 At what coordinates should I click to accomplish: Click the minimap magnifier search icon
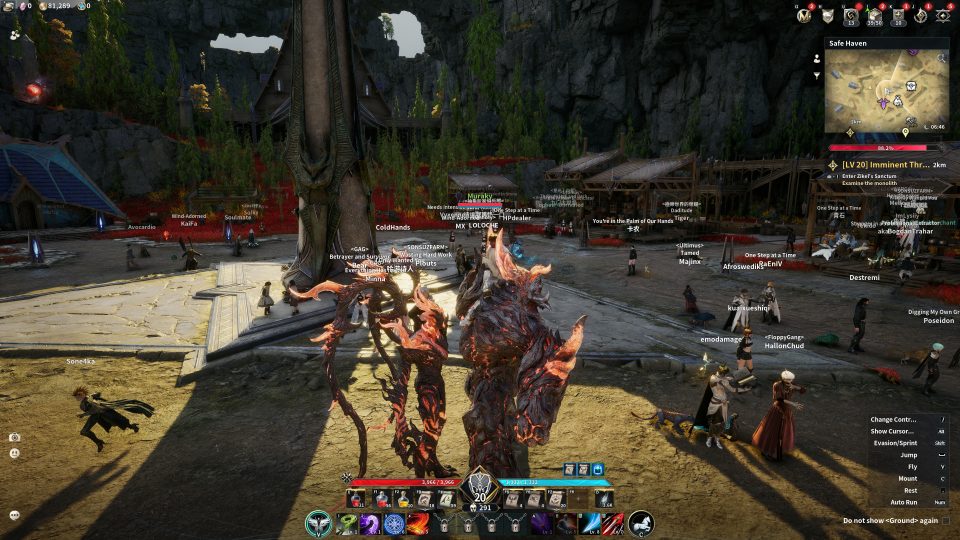(x=941, y=58)
